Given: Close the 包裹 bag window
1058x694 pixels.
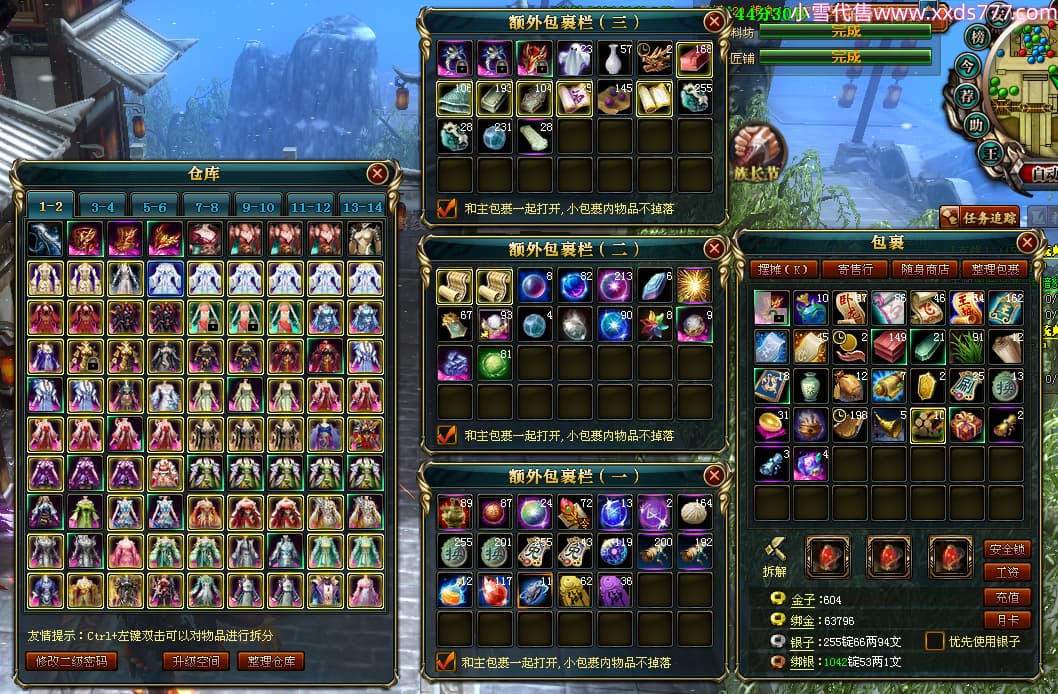Looking at the screenshot, I should pyautogui.click(x=1027, y=242).
